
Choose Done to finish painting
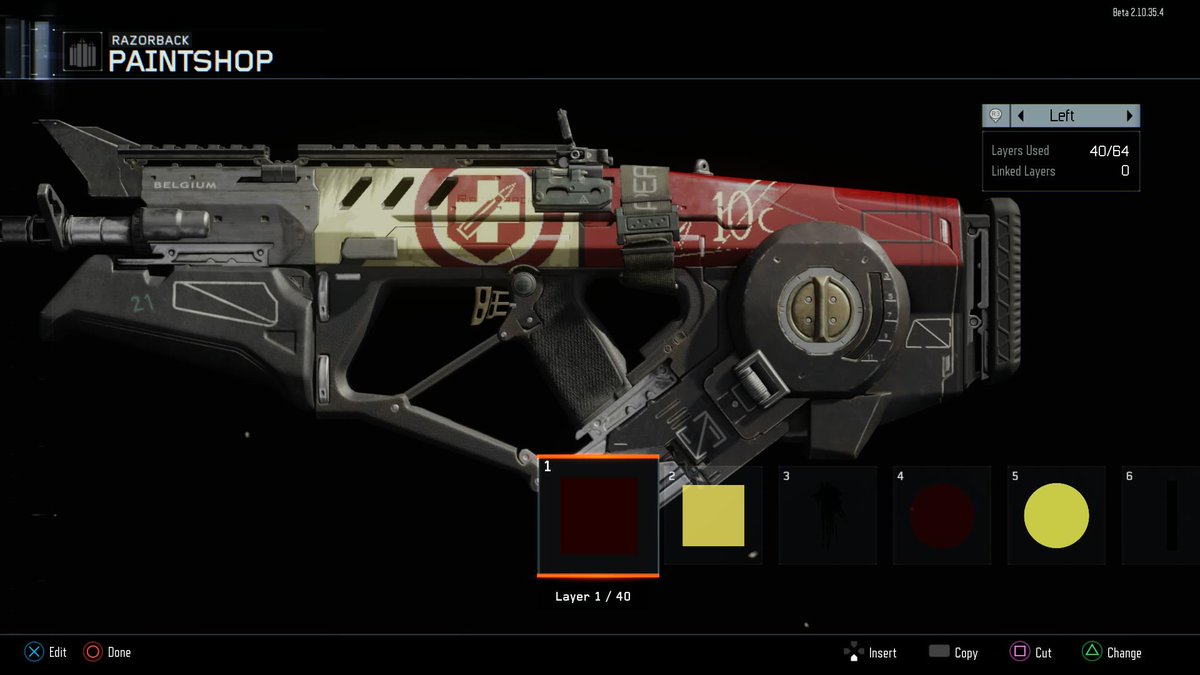107,652
